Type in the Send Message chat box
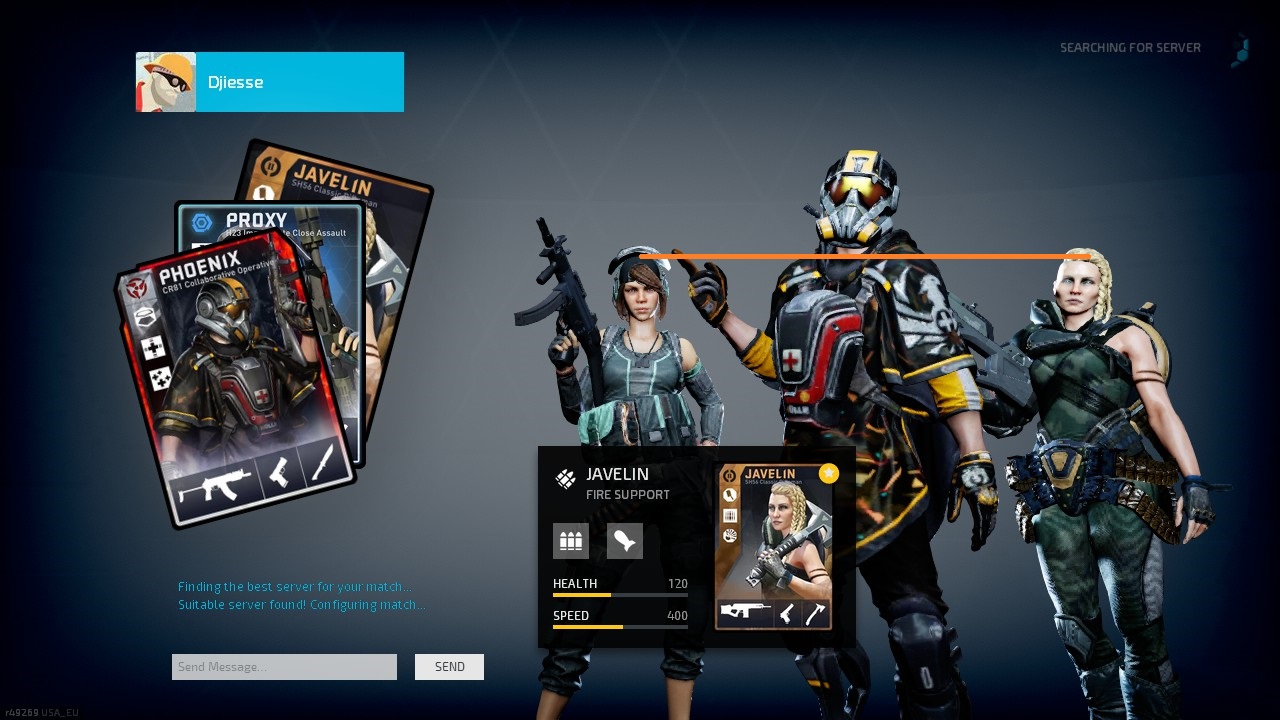The width and height of the screenshot is (1280, 720). pyautogui.click(x=284, y=667)
